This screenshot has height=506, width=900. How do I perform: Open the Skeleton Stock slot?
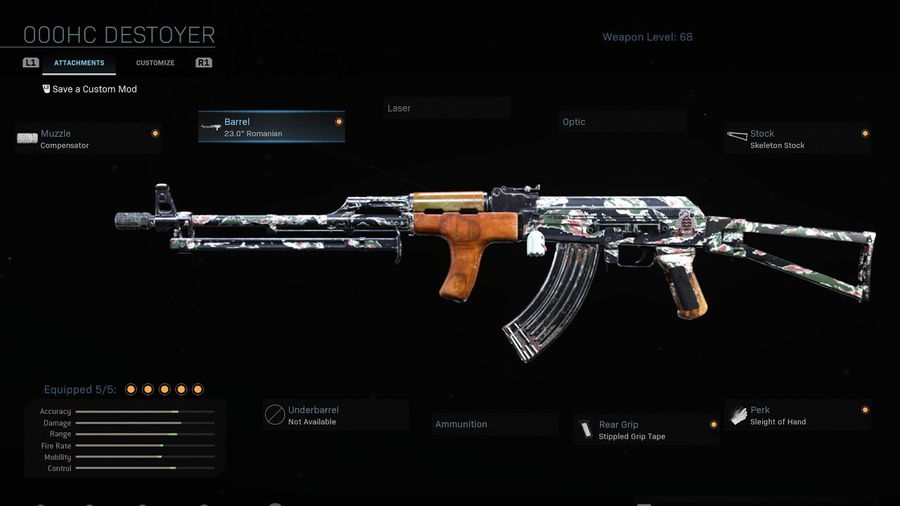tap(797, 139)
